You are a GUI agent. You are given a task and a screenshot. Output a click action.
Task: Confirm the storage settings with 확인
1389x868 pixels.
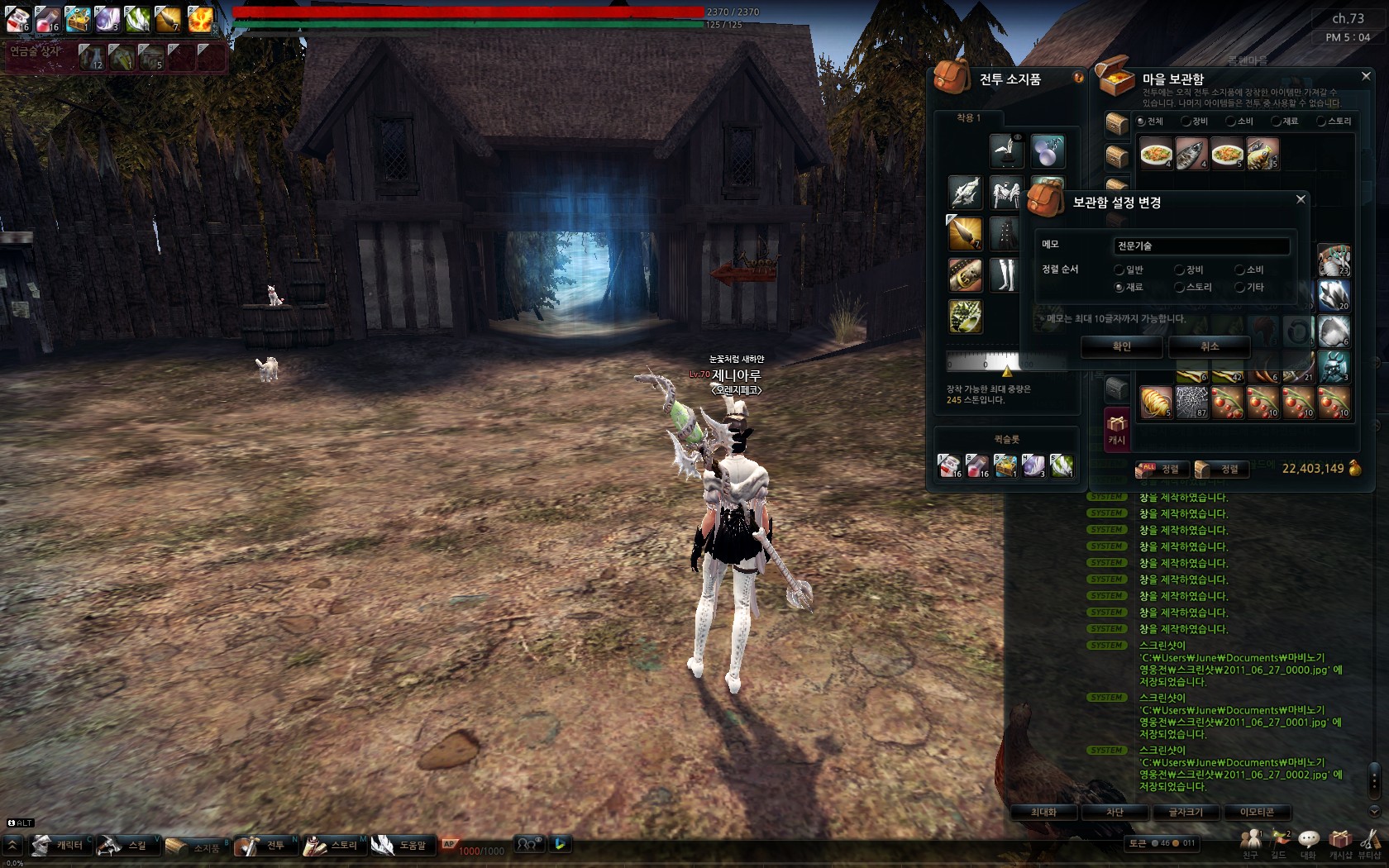point(1121,347)
